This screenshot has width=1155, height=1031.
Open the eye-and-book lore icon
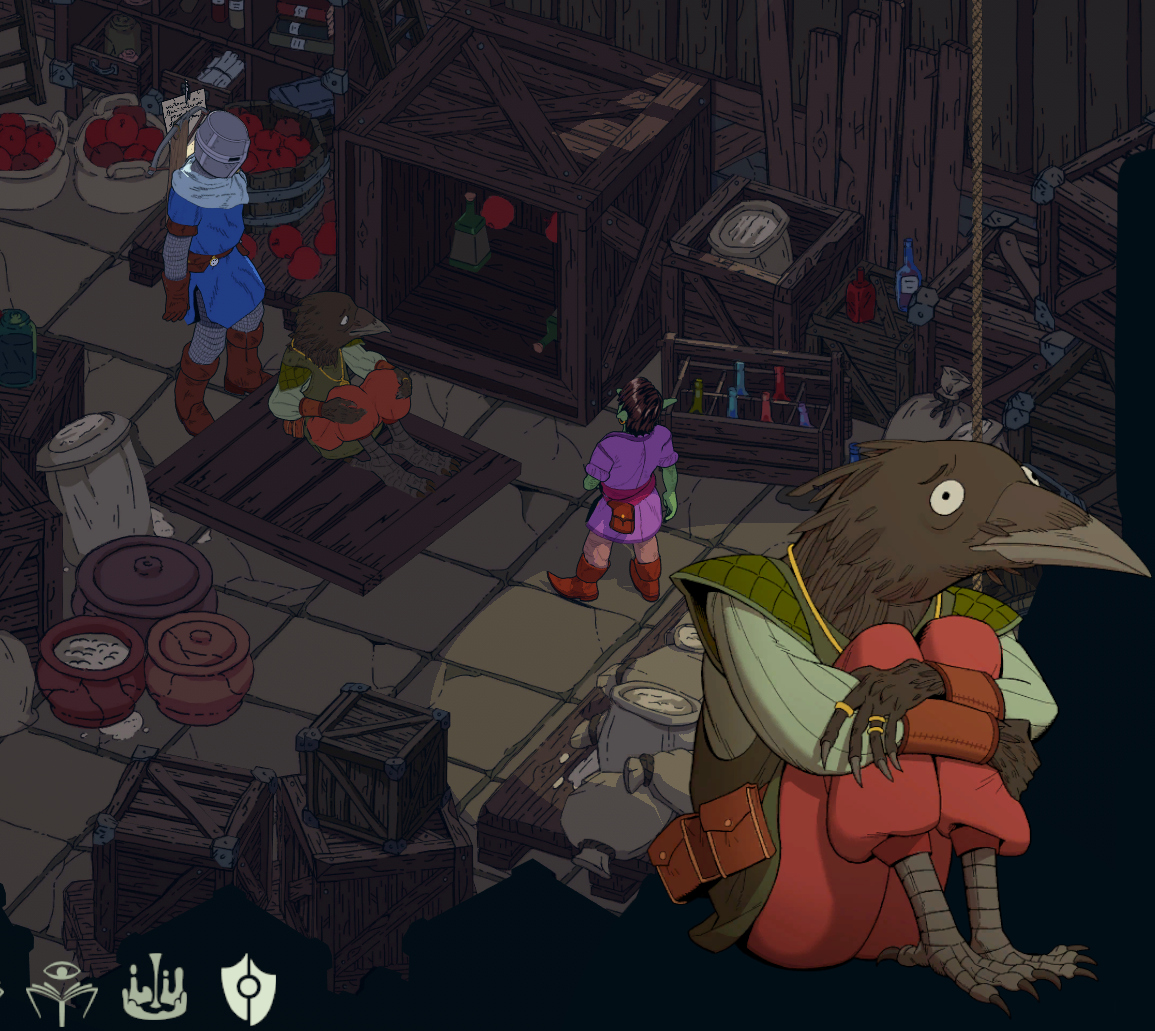click(62, 990)
